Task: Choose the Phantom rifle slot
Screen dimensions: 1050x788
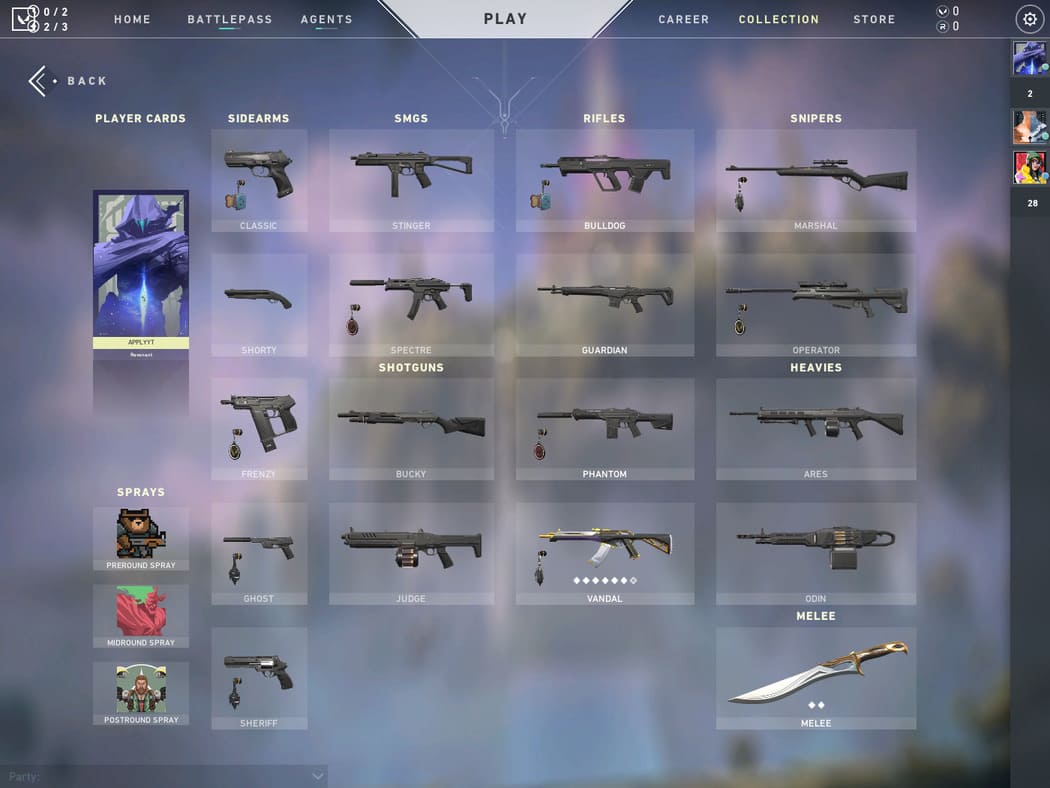Action: (x=604, y=428)
